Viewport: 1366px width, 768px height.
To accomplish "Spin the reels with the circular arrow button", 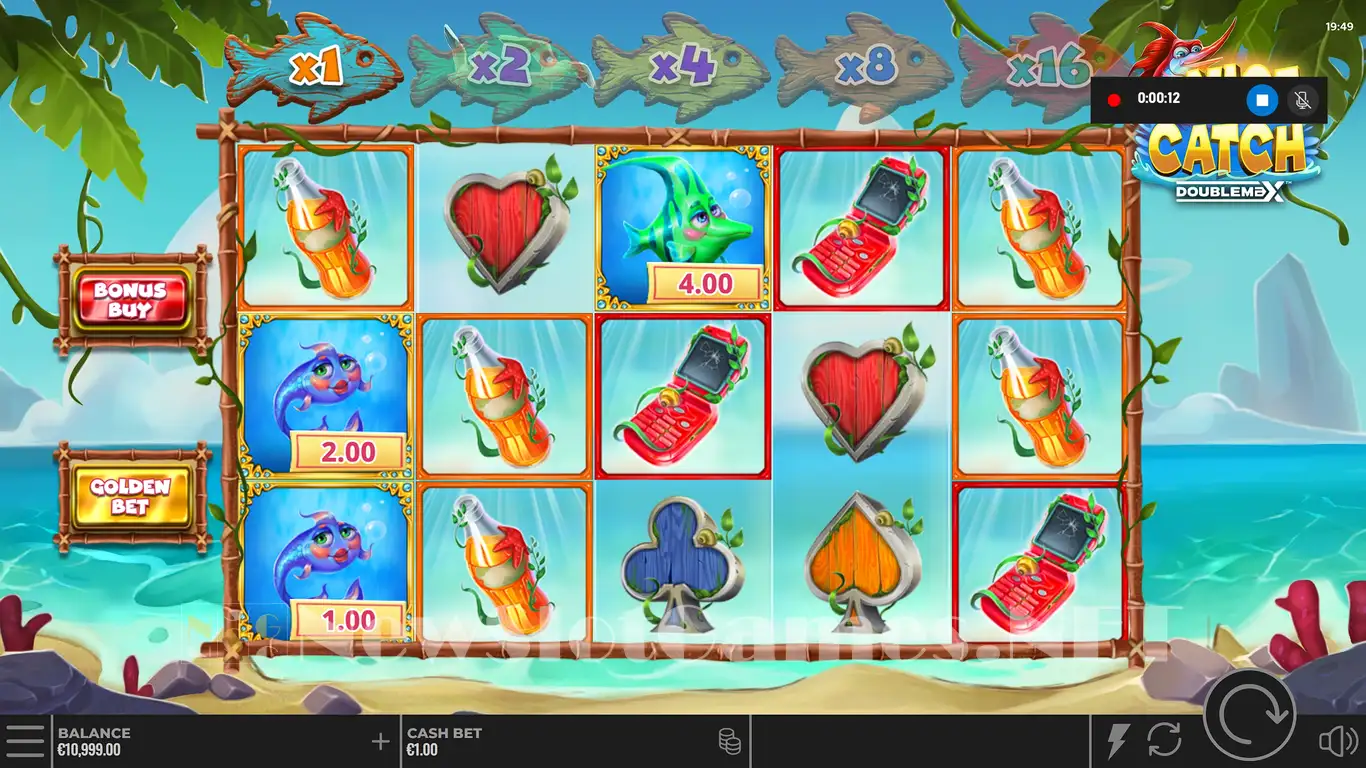I will pyautogui.click(x=1250, y=715).
